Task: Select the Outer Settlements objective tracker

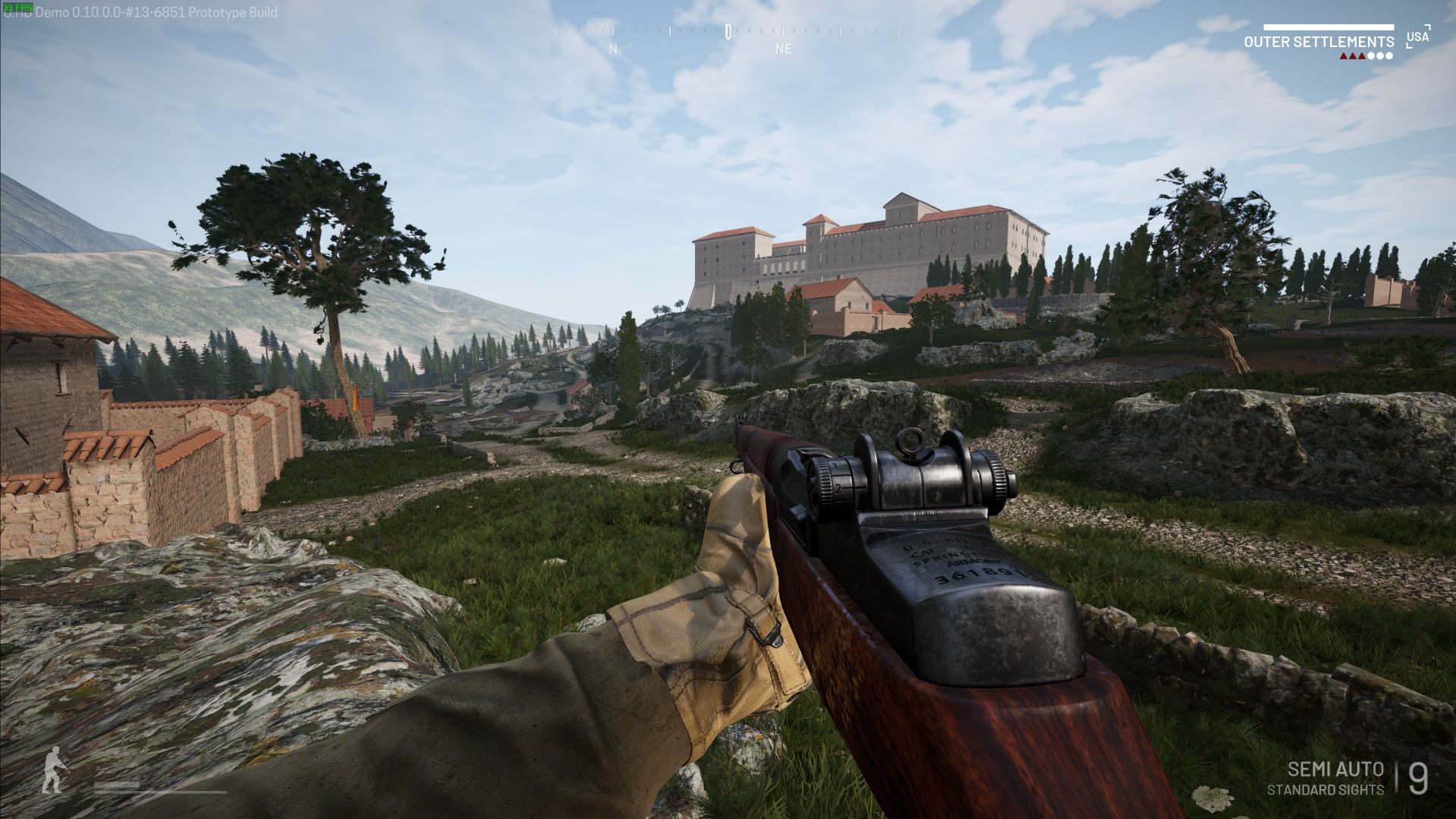Action: (x=1318, y=42)
